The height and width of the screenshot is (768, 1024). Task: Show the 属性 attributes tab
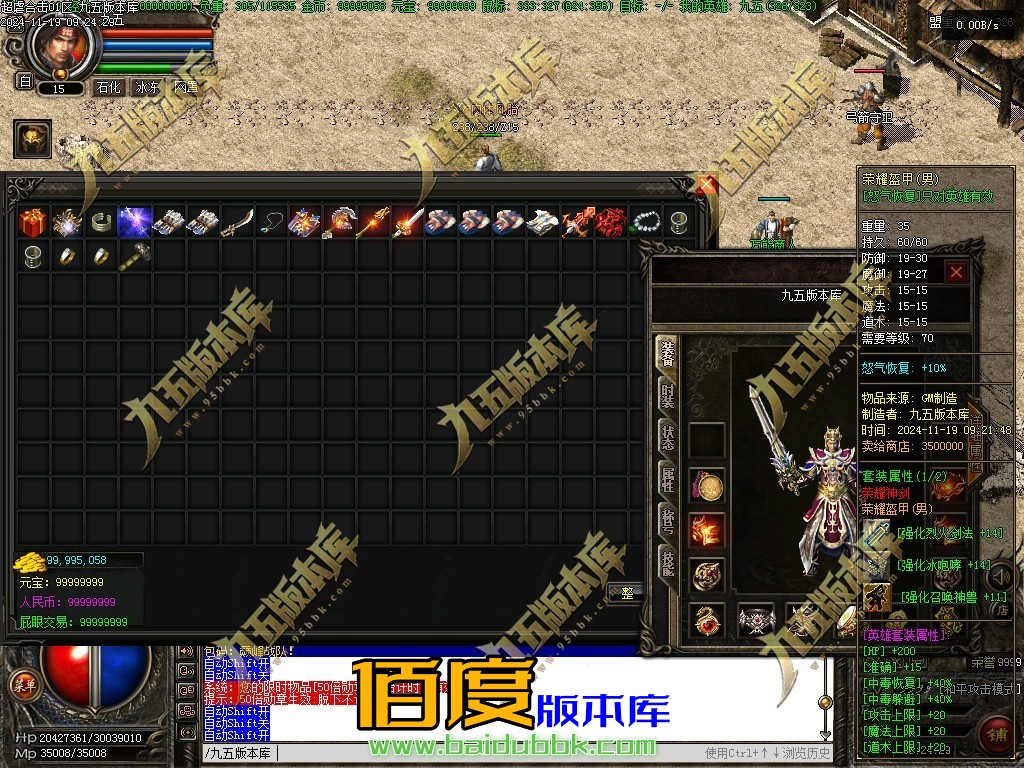coord(667,480)
